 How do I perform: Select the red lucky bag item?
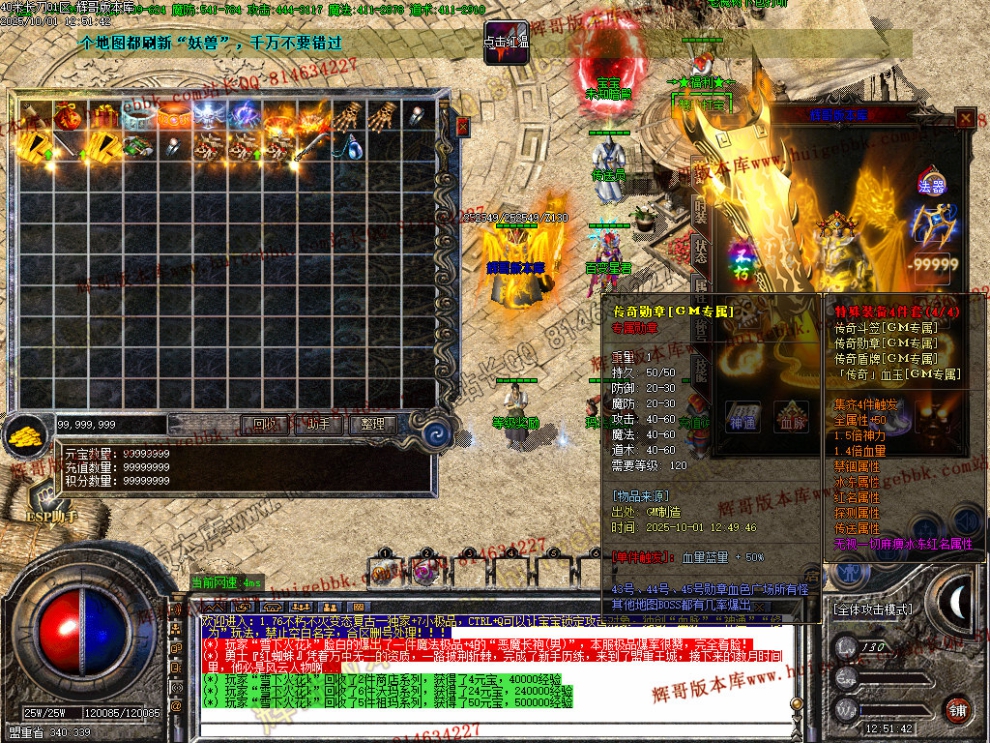coord(67,117)
